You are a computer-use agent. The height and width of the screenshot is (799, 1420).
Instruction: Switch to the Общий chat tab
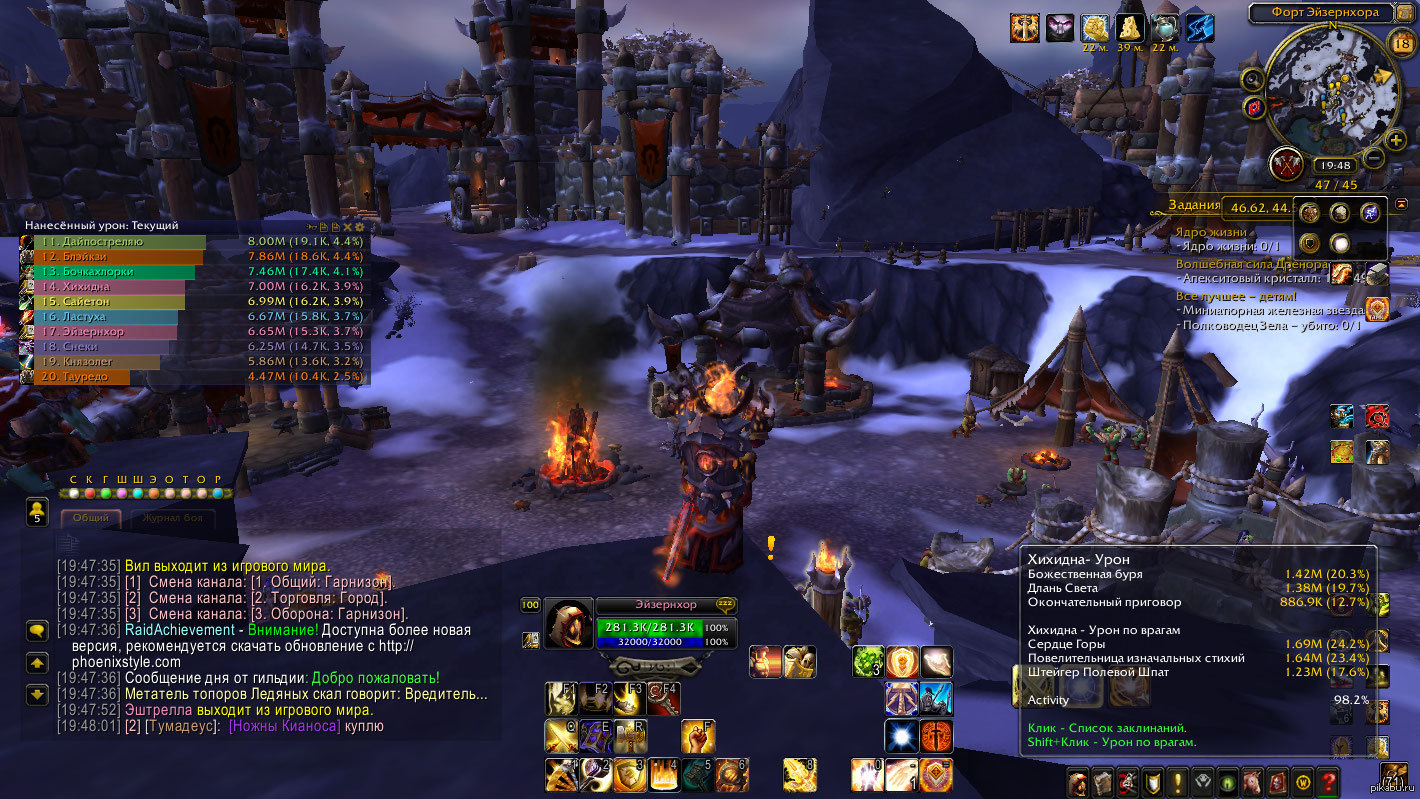pyautogui.click(x=91, y=518)
